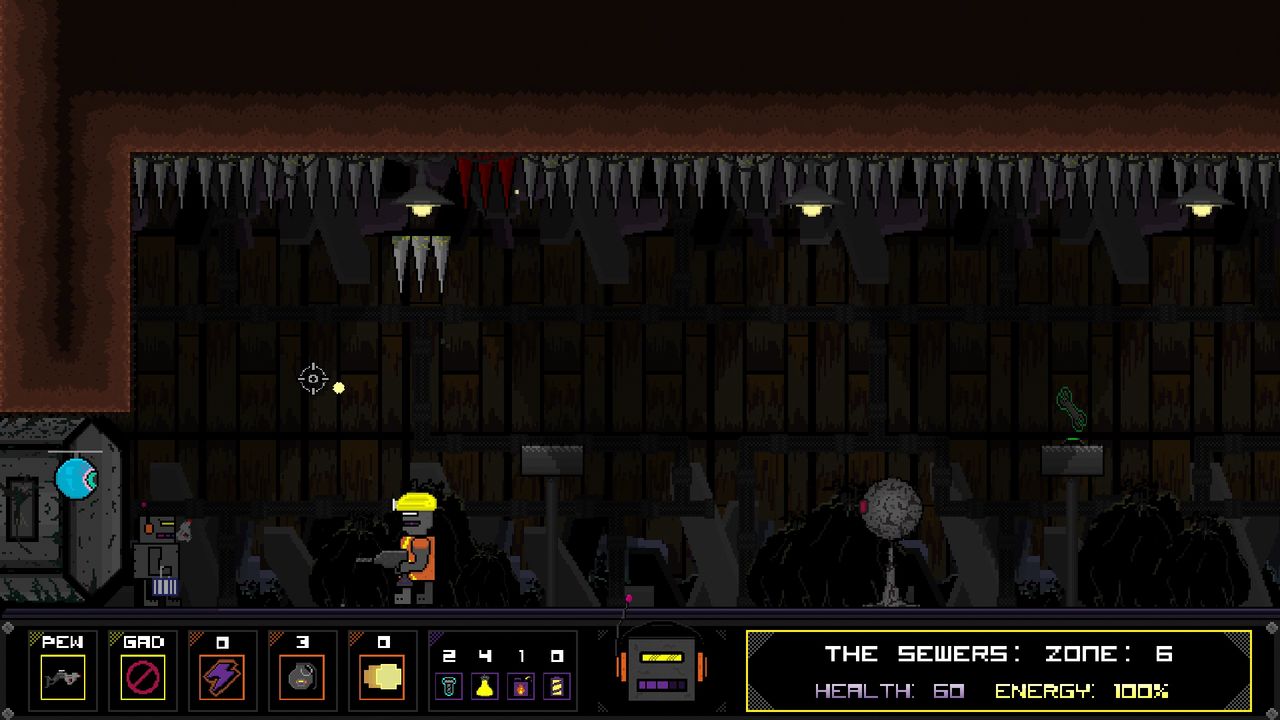
Task: Click the glowing green wrench pickup
Action: (x=1074, y=408)
